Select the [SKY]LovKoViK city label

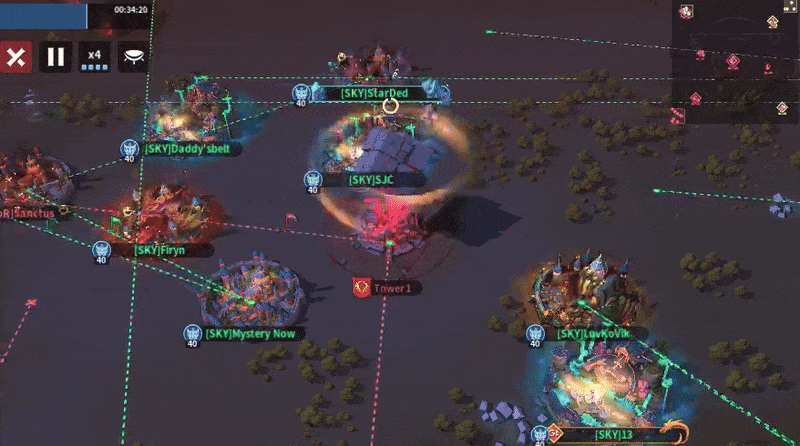point(589,333)
